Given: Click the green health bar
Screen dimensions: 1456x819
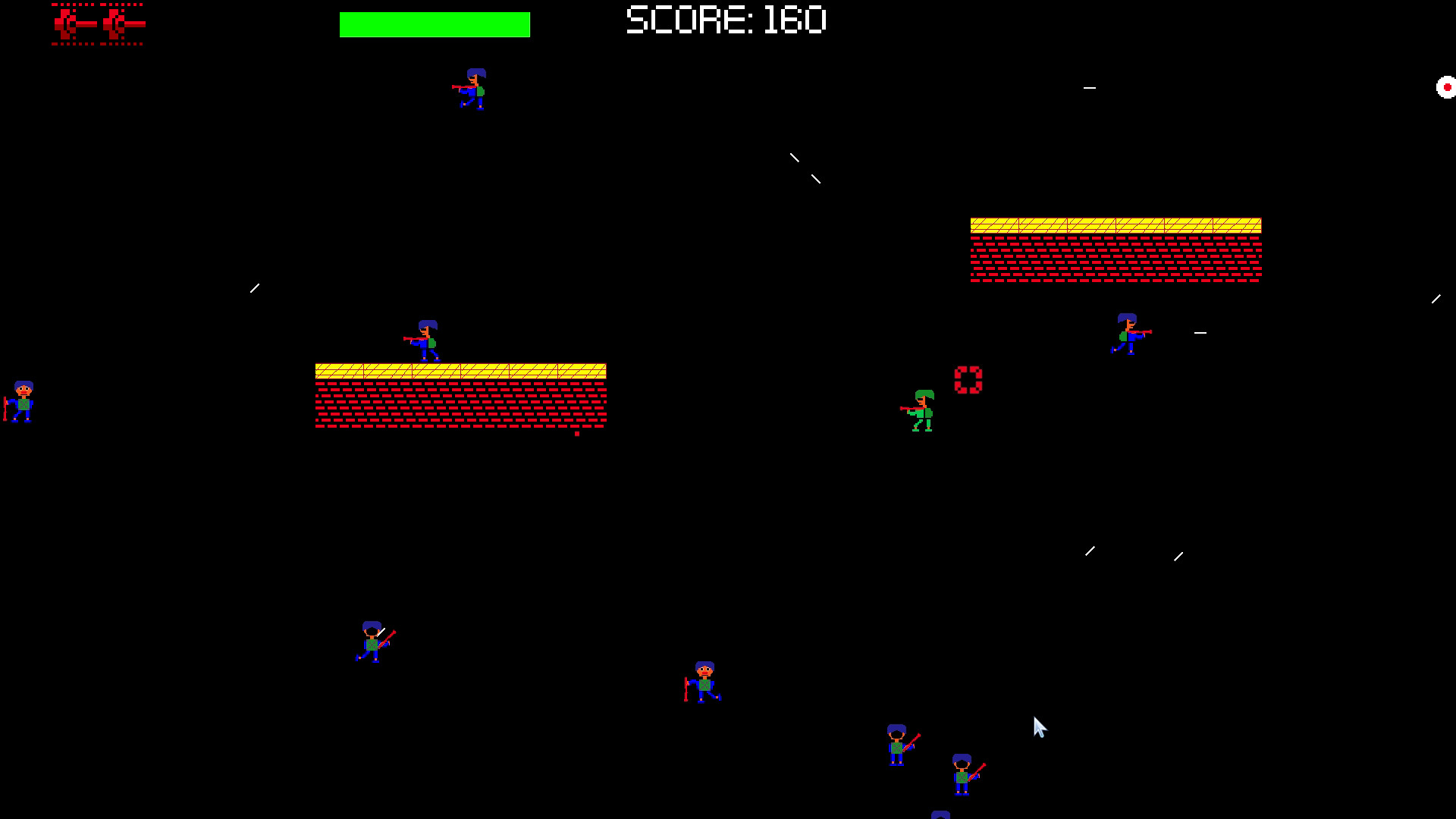Looking at the screenshot, I should tap(435, 24).
